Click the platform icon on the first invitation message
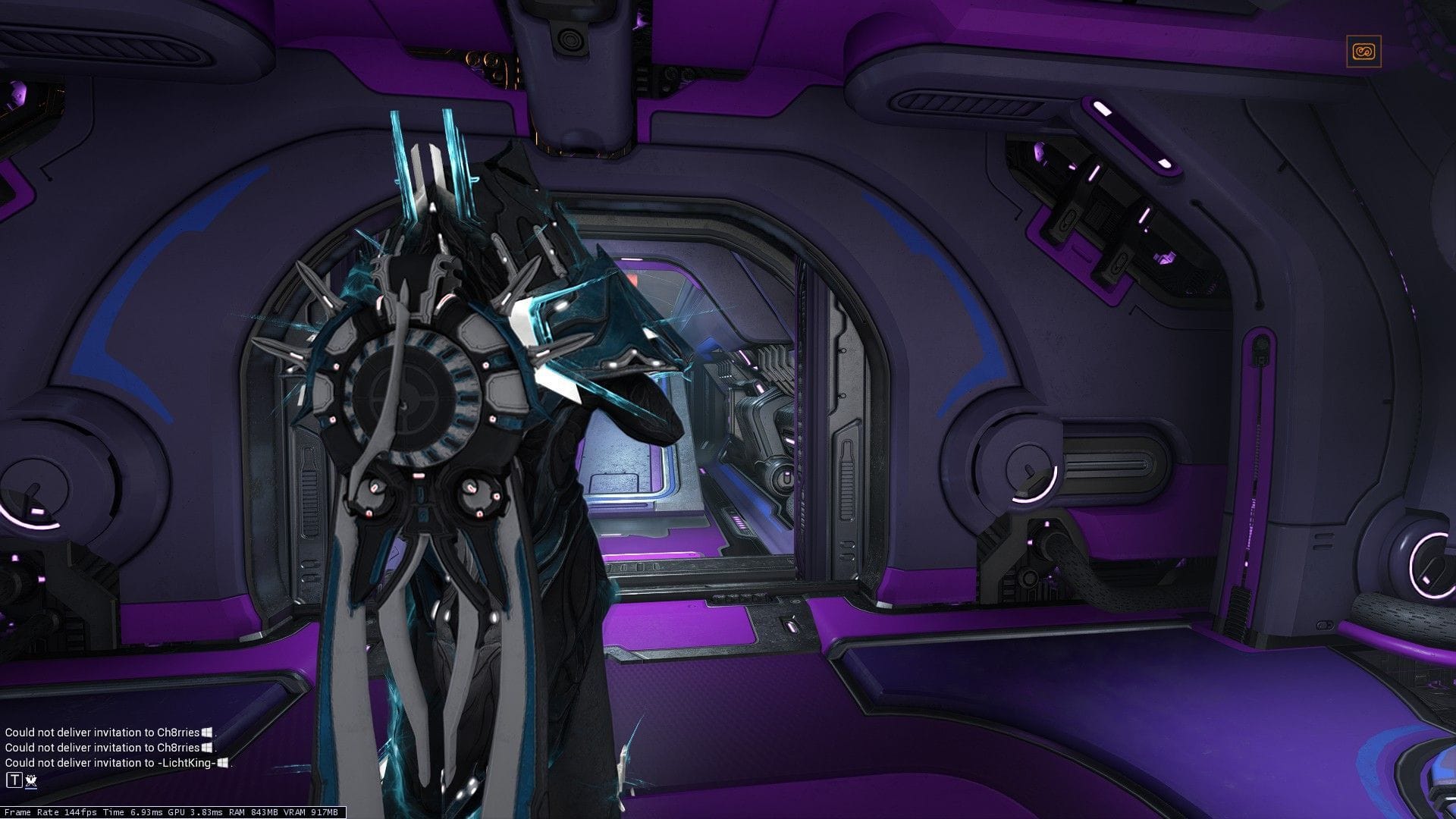1456x819 pixels. pyautogui.click(x=208, y=733)
